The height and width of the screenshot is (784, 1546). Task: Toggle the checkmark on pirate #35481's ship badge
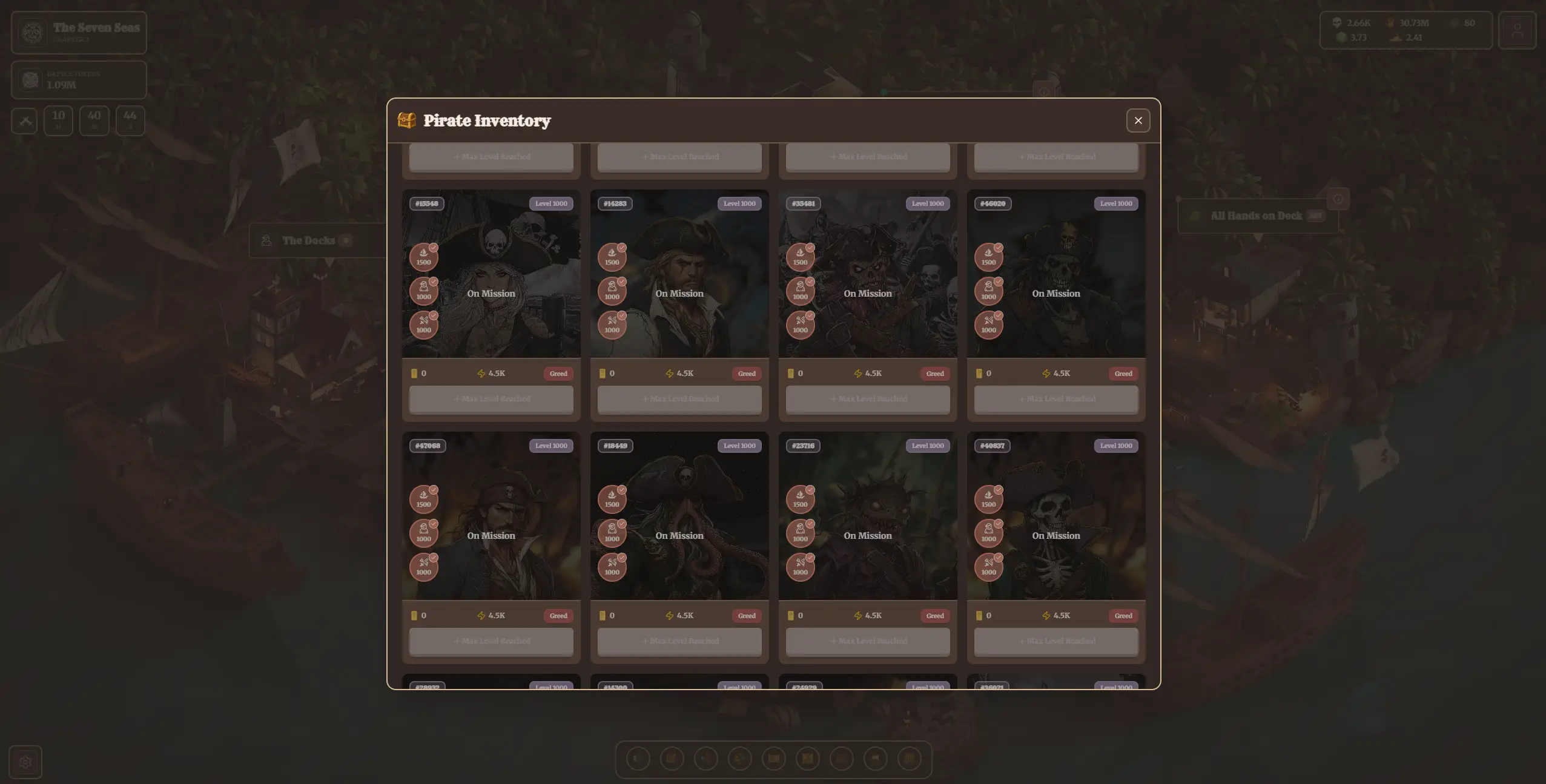coord(810,246)
